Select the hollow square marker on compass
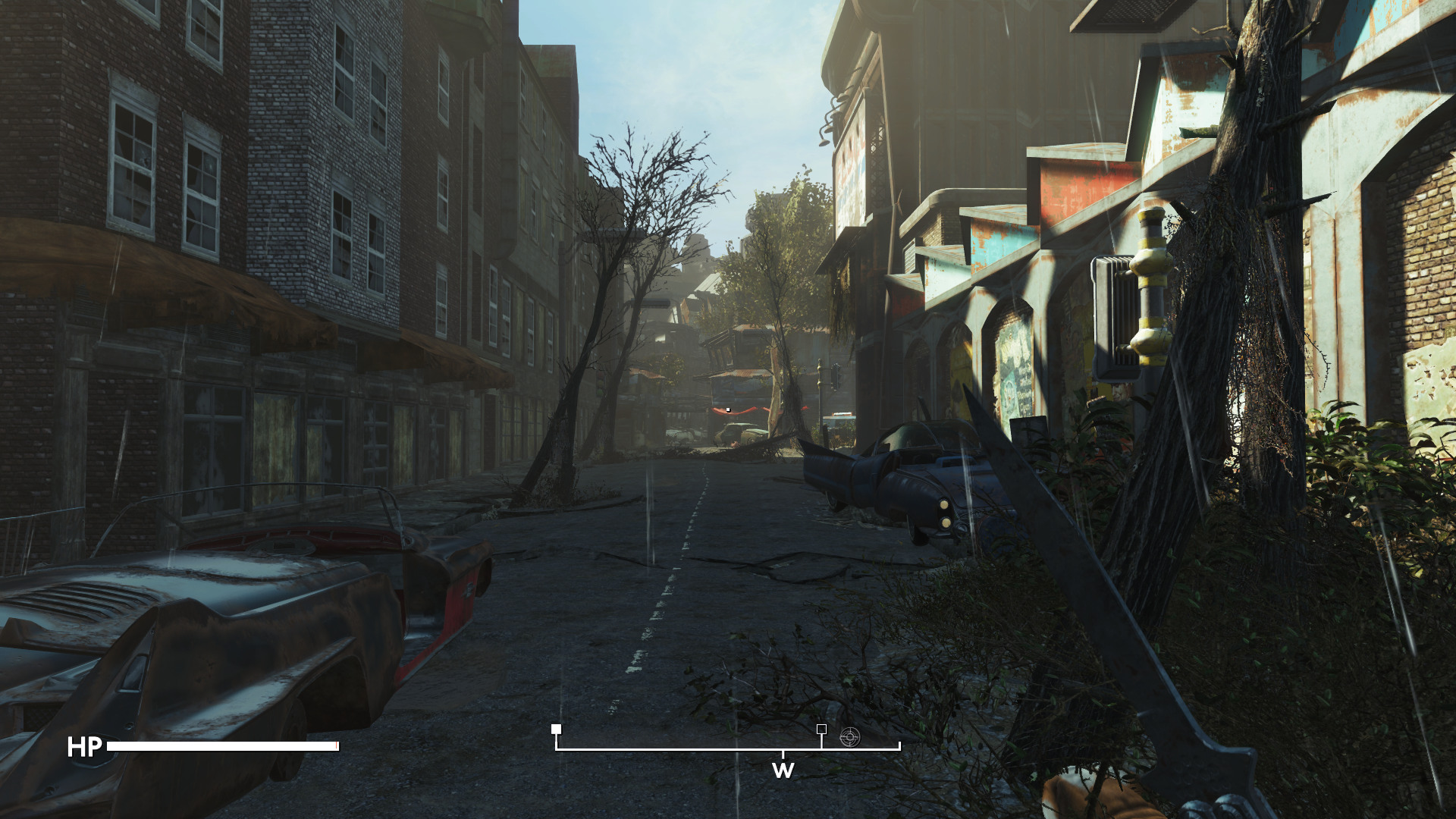 (821, 729)
